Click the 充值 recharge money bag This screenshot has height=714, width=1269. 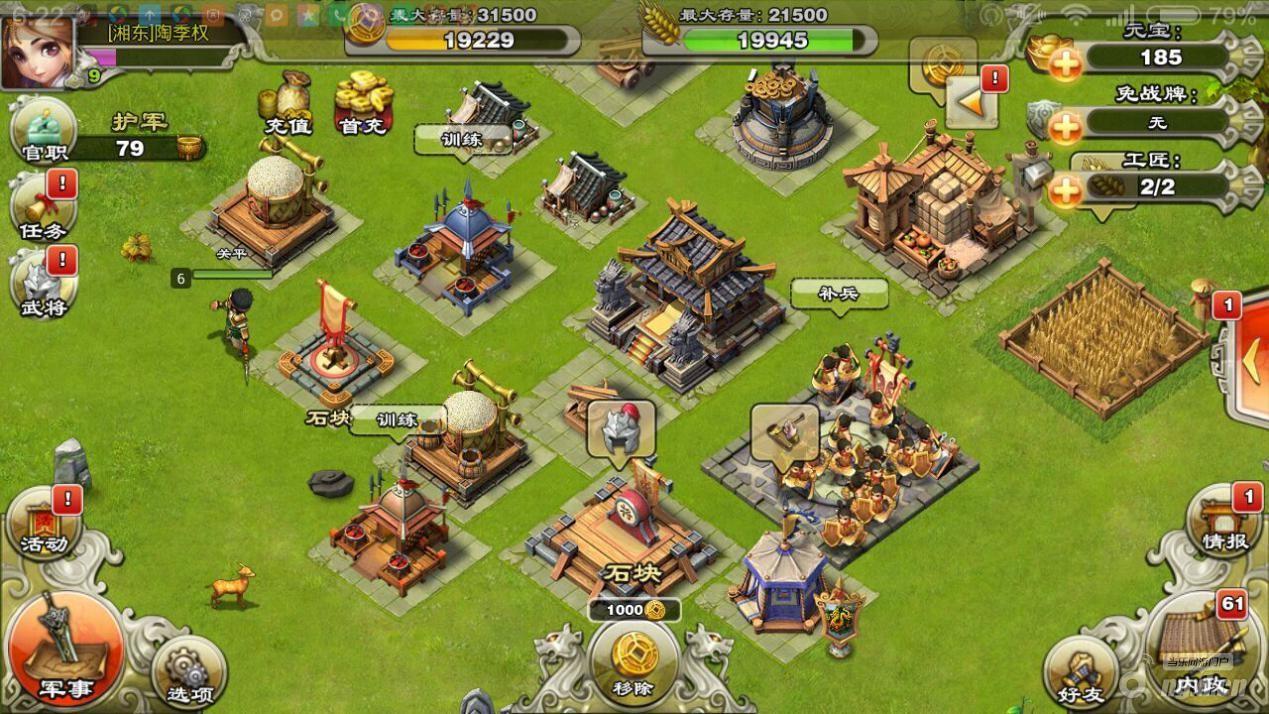pyautogui.click(x=287, y=104)
